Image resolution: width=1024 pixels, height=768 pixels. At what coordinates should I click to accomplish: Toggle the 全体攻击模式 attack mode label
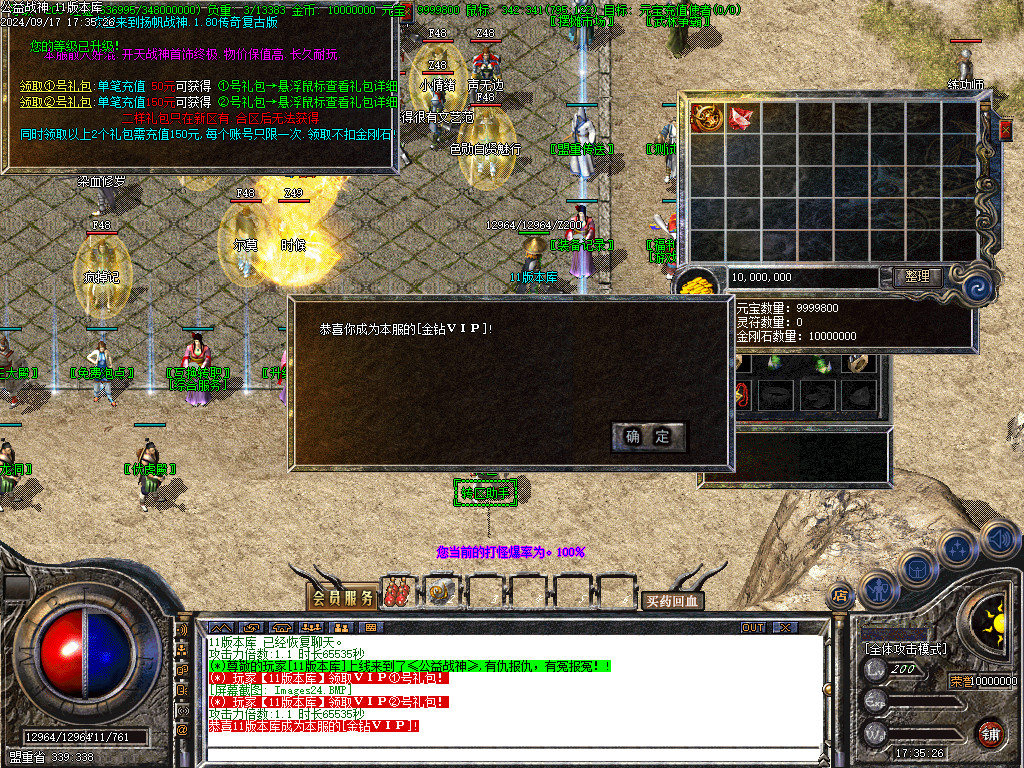coord(905,649)
